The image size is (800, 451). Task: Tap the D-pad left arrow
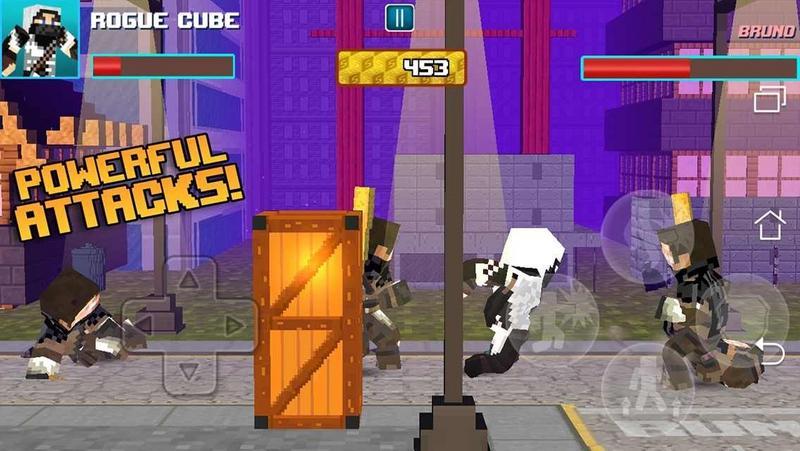(x=142, y=324)
